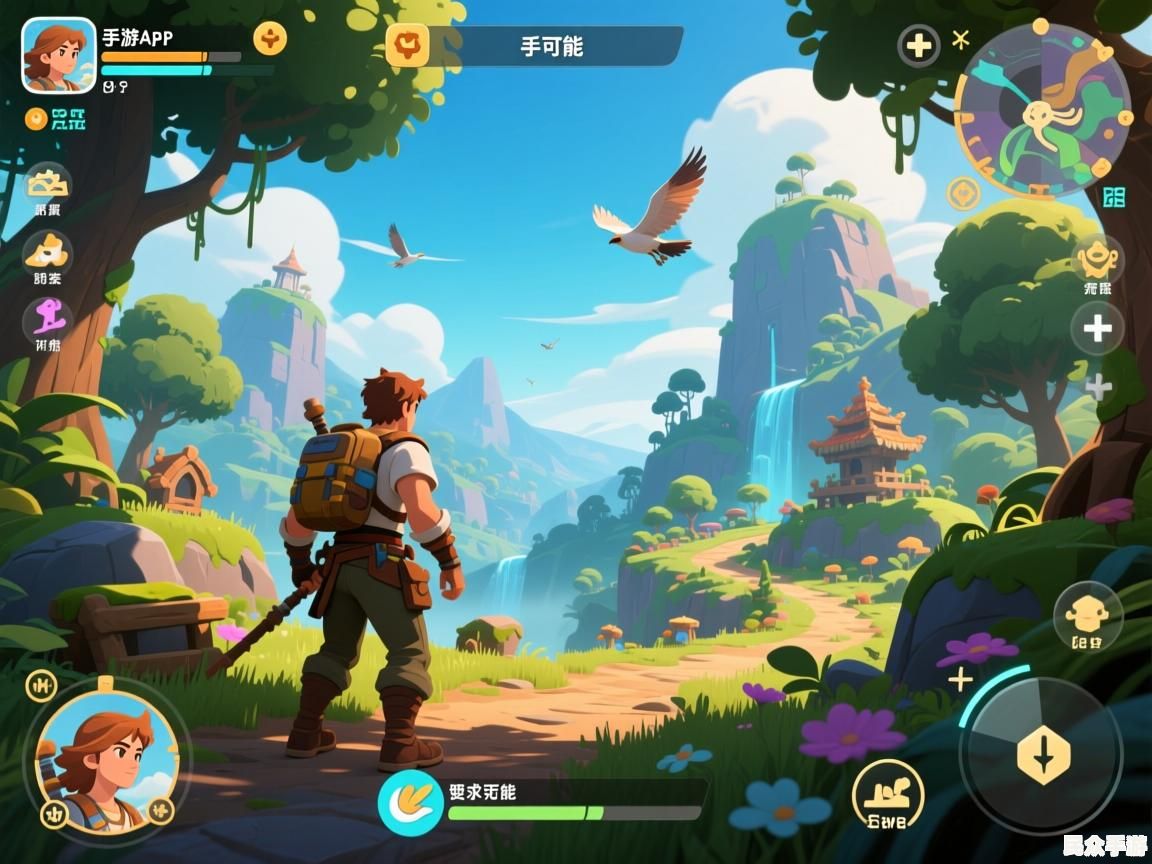Open the golden teapot-shaped icon
Screen dimensions: 1152x864
pos(1097,259)
